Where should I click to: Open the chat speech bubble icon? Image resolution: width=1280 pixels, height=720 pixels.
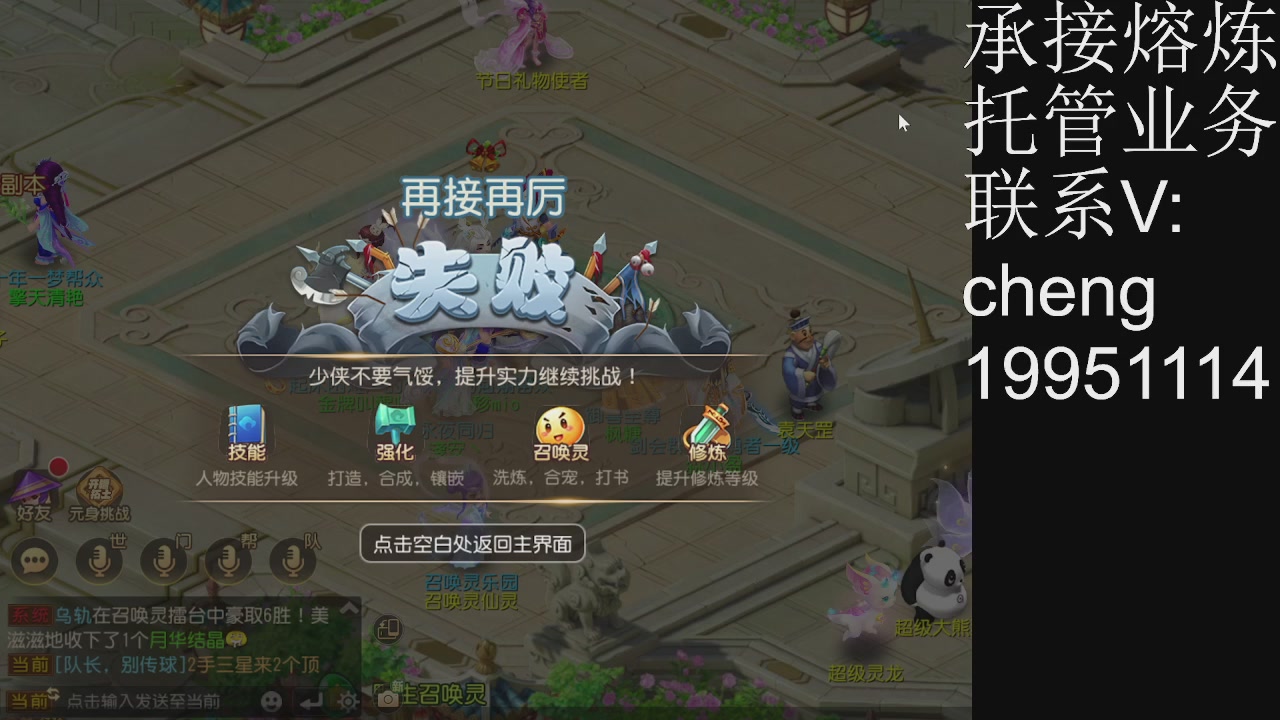[35, 562]
